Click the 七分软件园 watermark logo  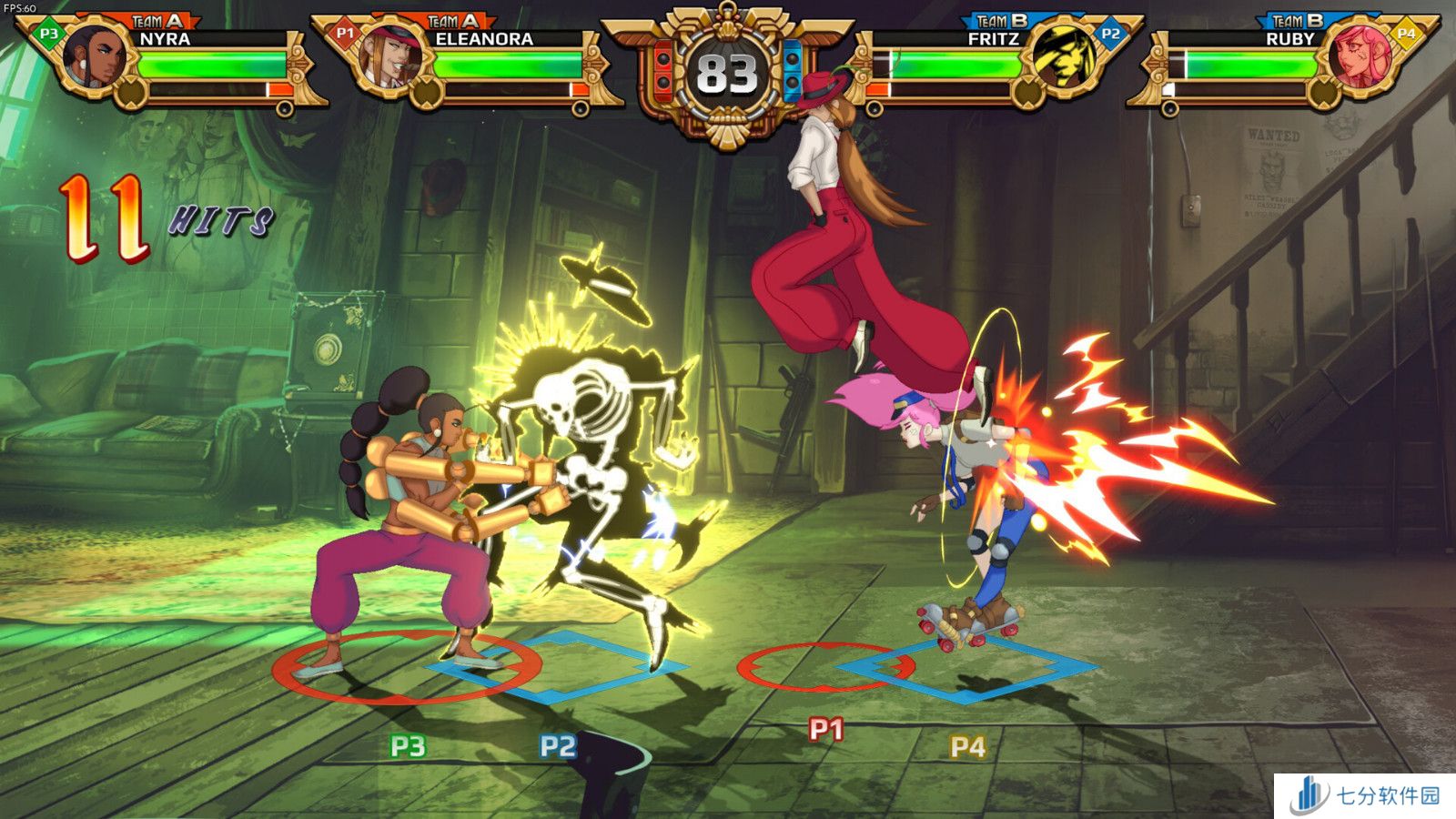(x=1365, y=795)
